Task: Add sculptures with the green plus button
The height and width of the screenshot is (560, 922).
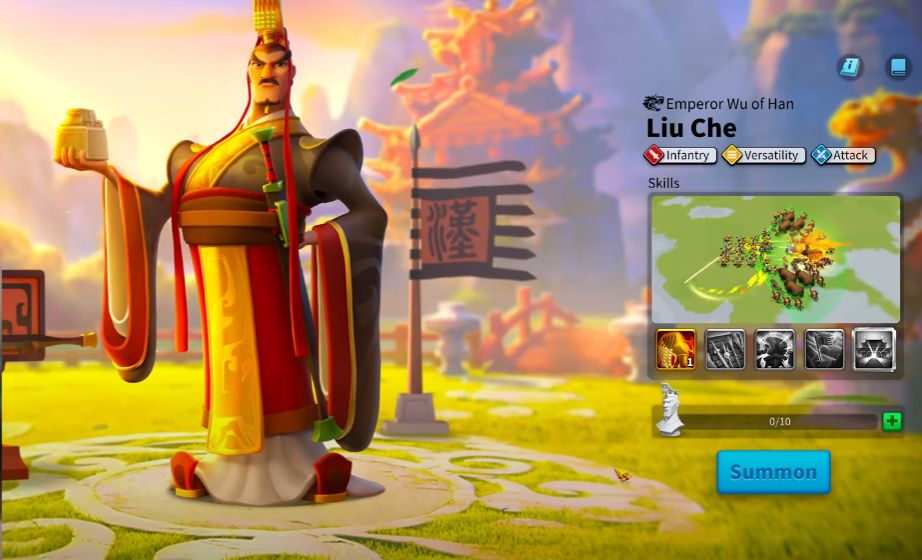Action: (x=892, y=421)
